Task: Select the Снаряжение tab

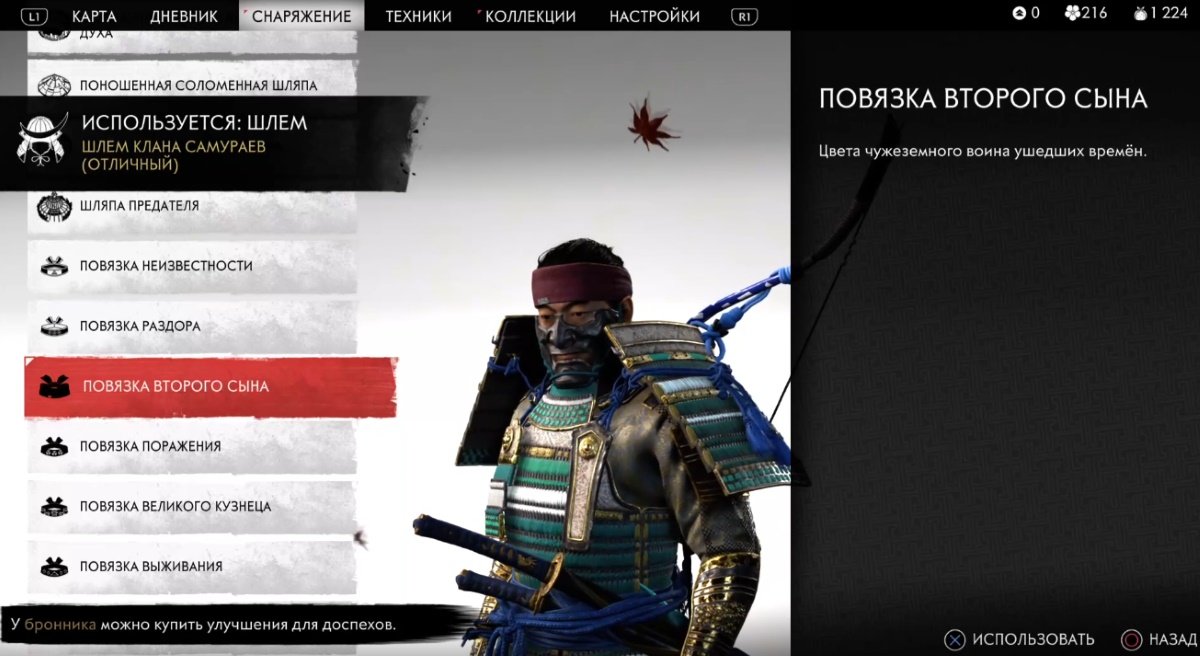Action: [x=301, y=16]
